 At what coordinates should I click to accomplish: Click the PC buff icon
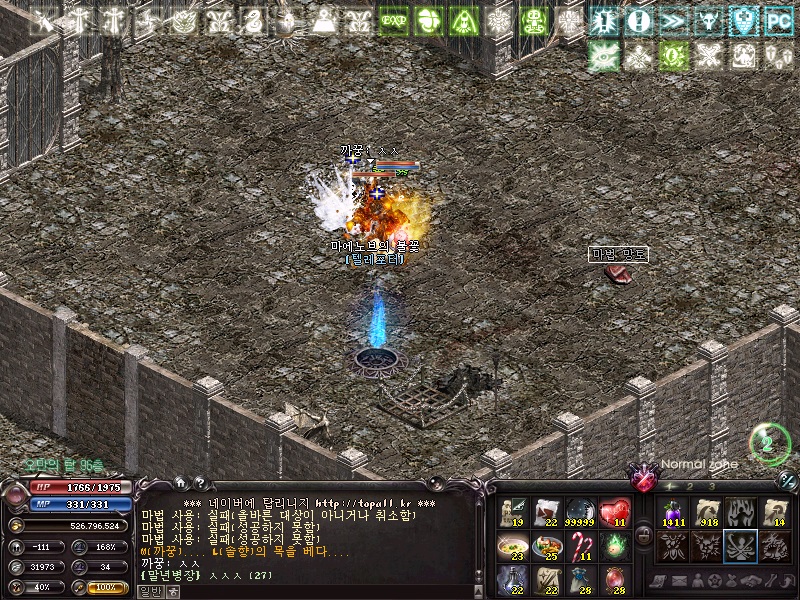pyautogui.click(x=778, y=20)
